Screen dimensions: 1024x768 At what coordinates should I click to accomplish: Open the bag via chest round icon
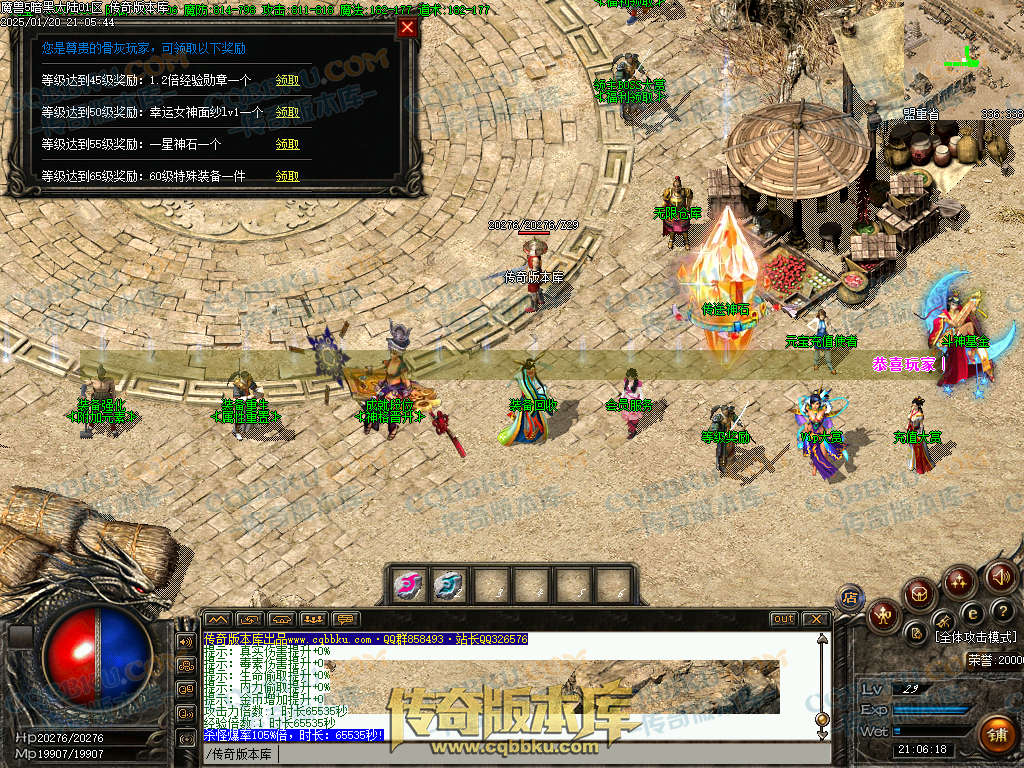pos(920,596)
